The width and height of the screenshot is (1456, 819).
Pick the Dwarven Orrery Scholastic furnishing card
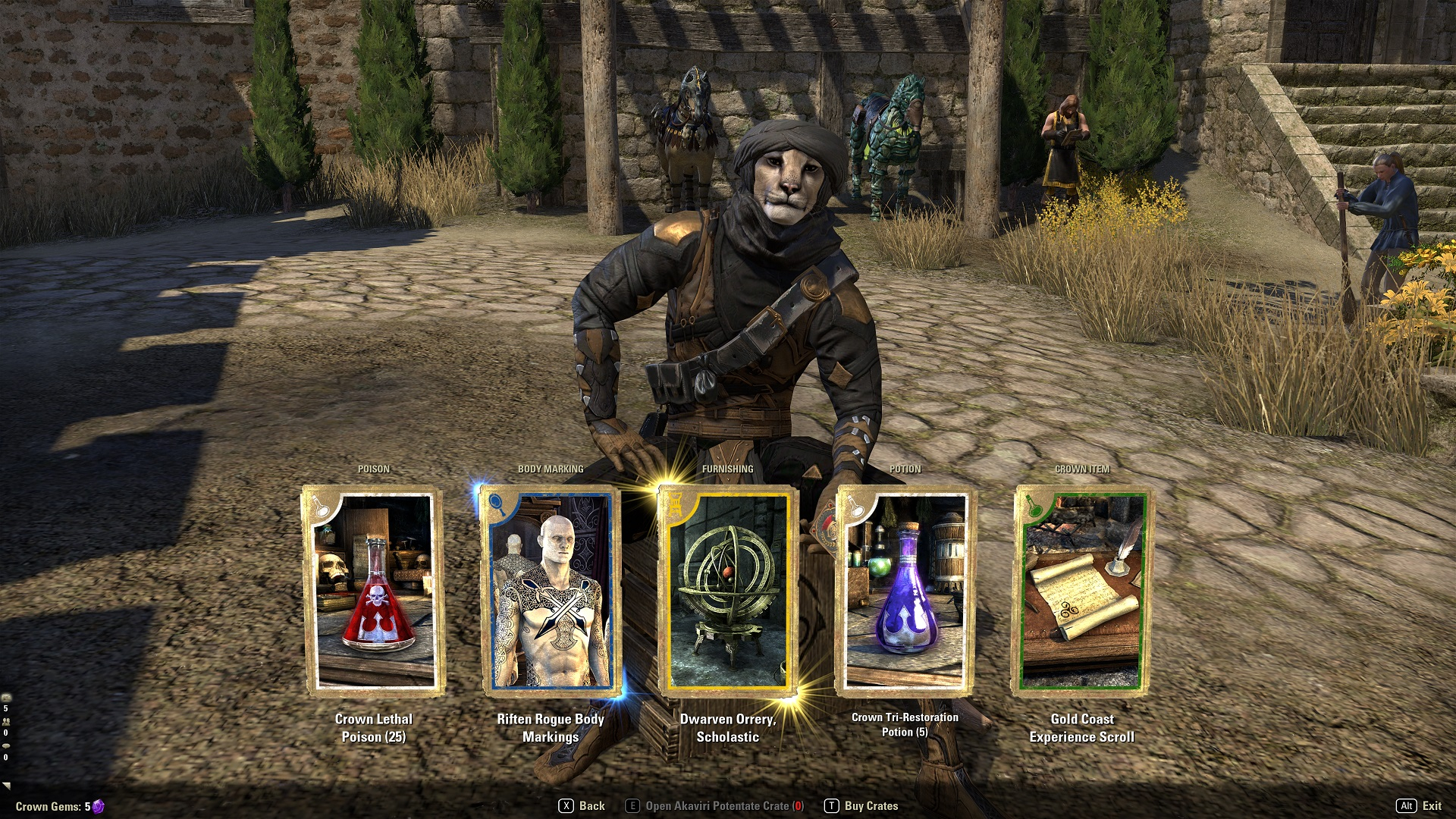pyautogui.click(x=727, y=591)
